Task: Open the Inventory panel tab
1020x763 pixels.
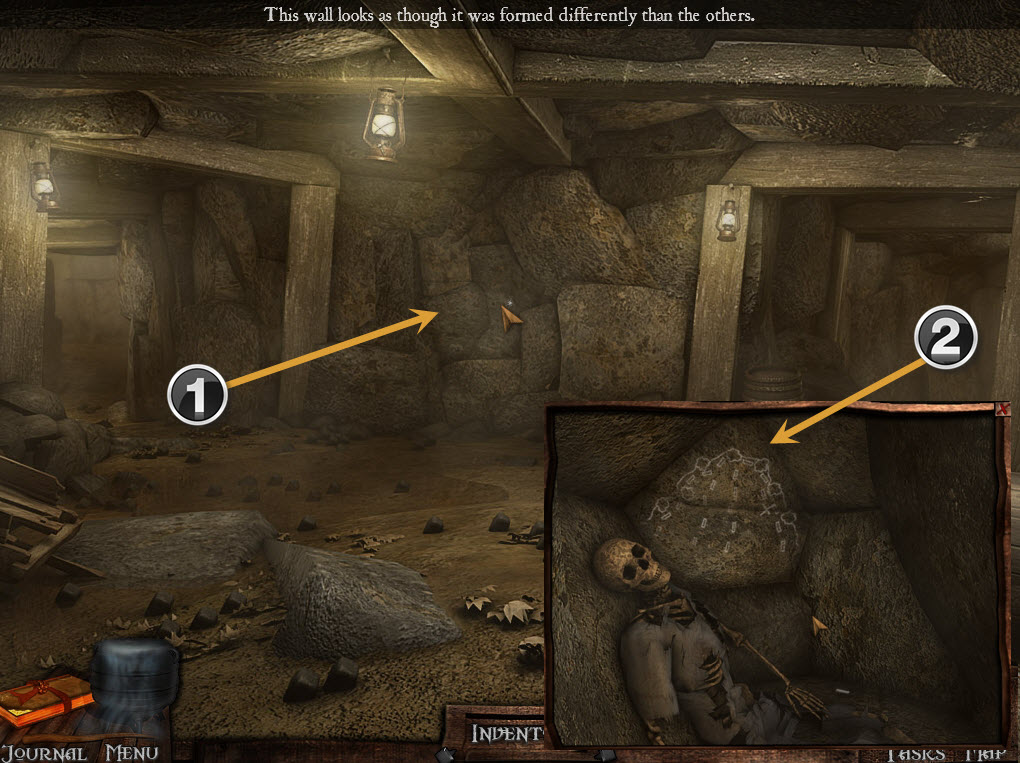Action: [507, 733]
